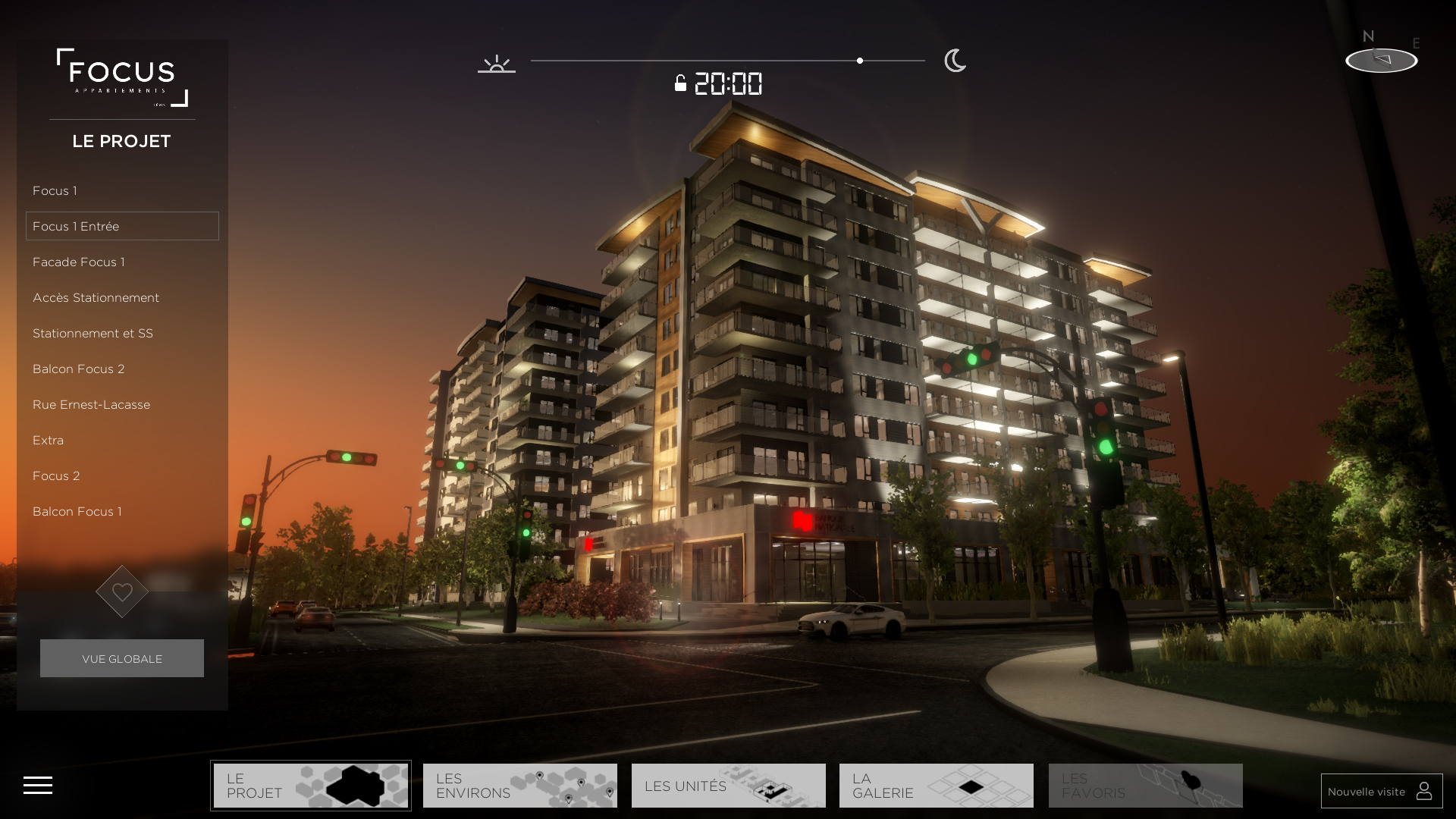1456x819 pixels.
Task: Switch to Les Unités tab
Action: (729, 786)
